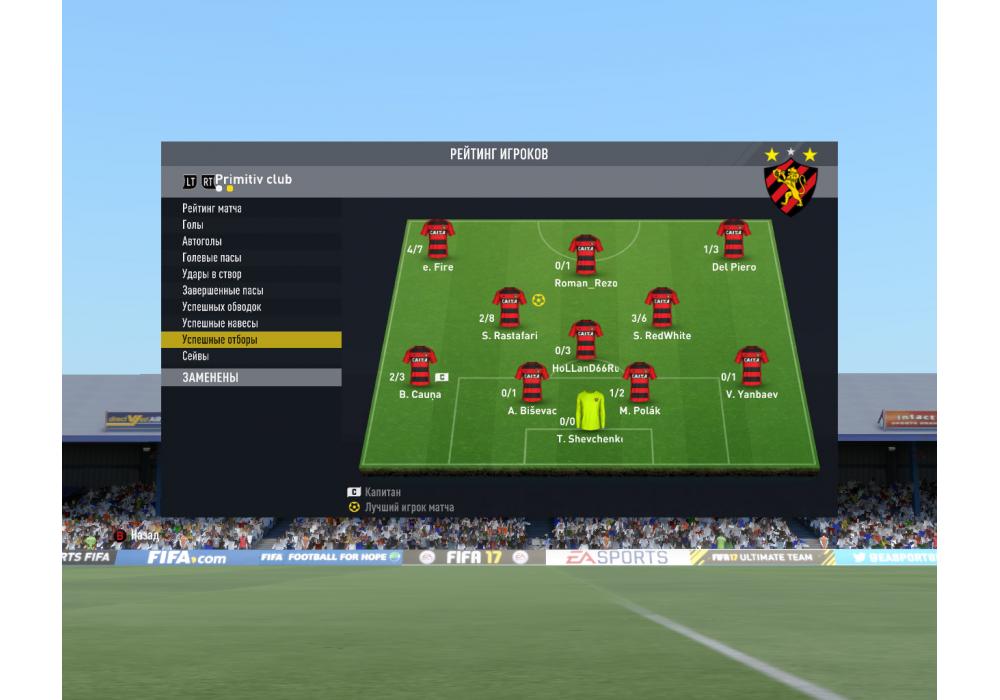
Task: Select S. Rastafari's shirt
Action: [509, 308]
